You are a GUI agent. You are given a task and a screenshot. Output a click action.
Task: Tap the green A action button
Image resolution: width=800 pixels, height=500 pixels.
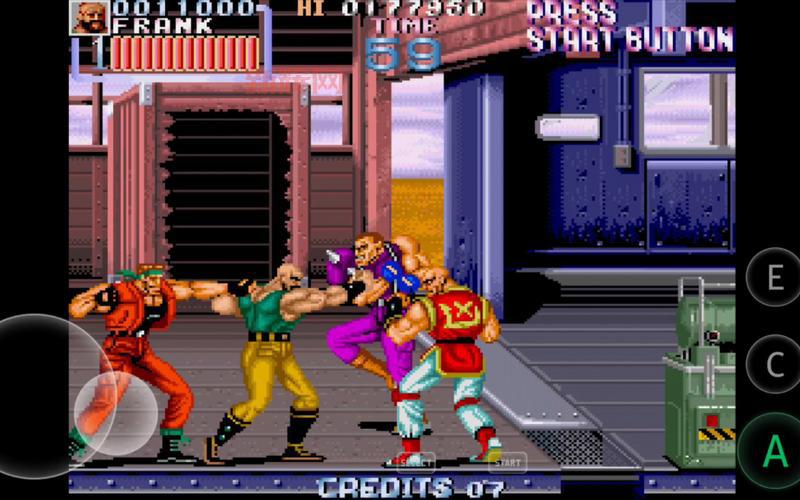coord(775,452)
